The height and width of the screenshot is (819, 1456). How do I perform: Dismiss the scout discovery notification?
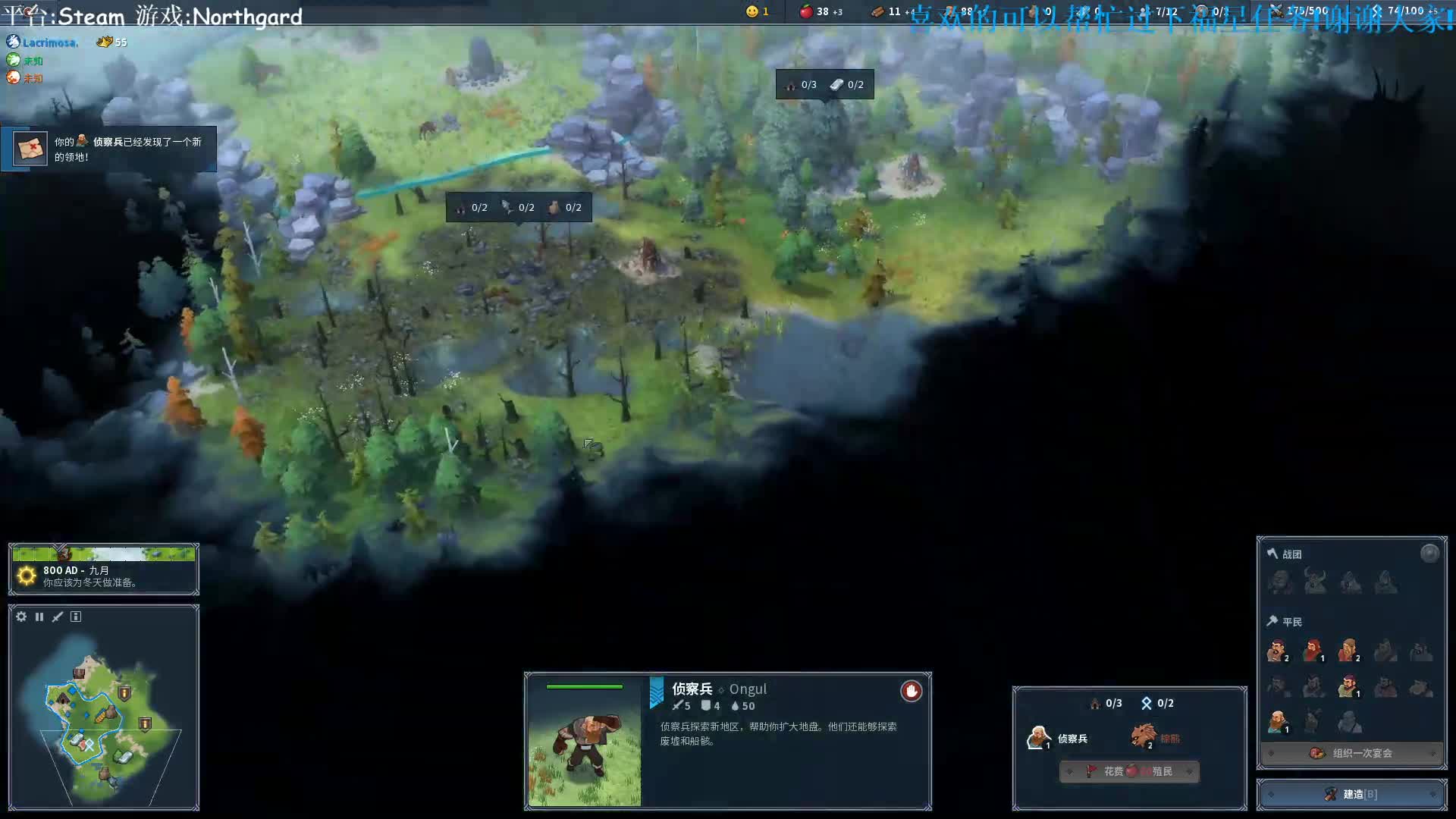pos(108,149)
